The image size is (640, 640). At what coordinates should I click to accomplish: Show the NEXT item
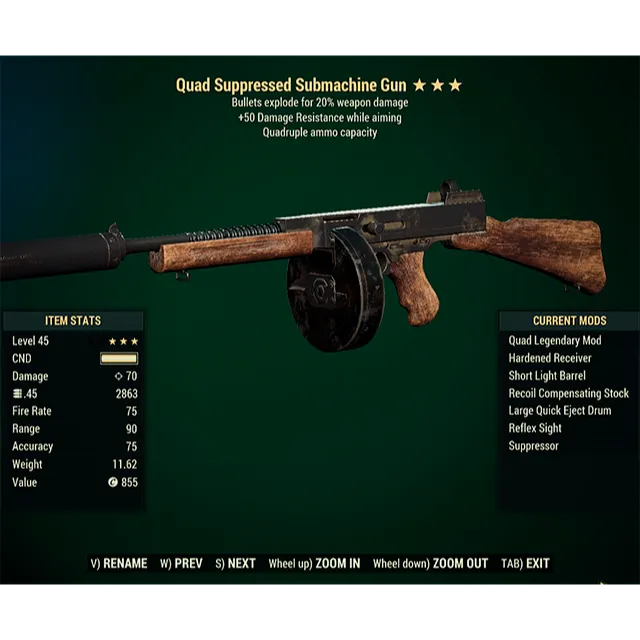click(x=236, y=563)
